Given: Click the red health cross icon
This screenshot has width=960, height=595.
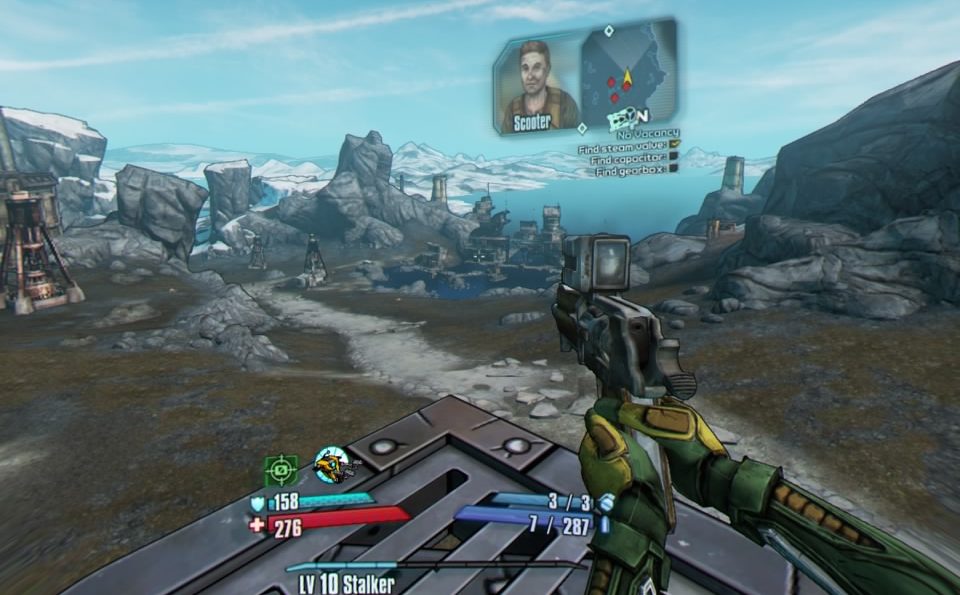Looking at the screenshot, I should point(257,525).
